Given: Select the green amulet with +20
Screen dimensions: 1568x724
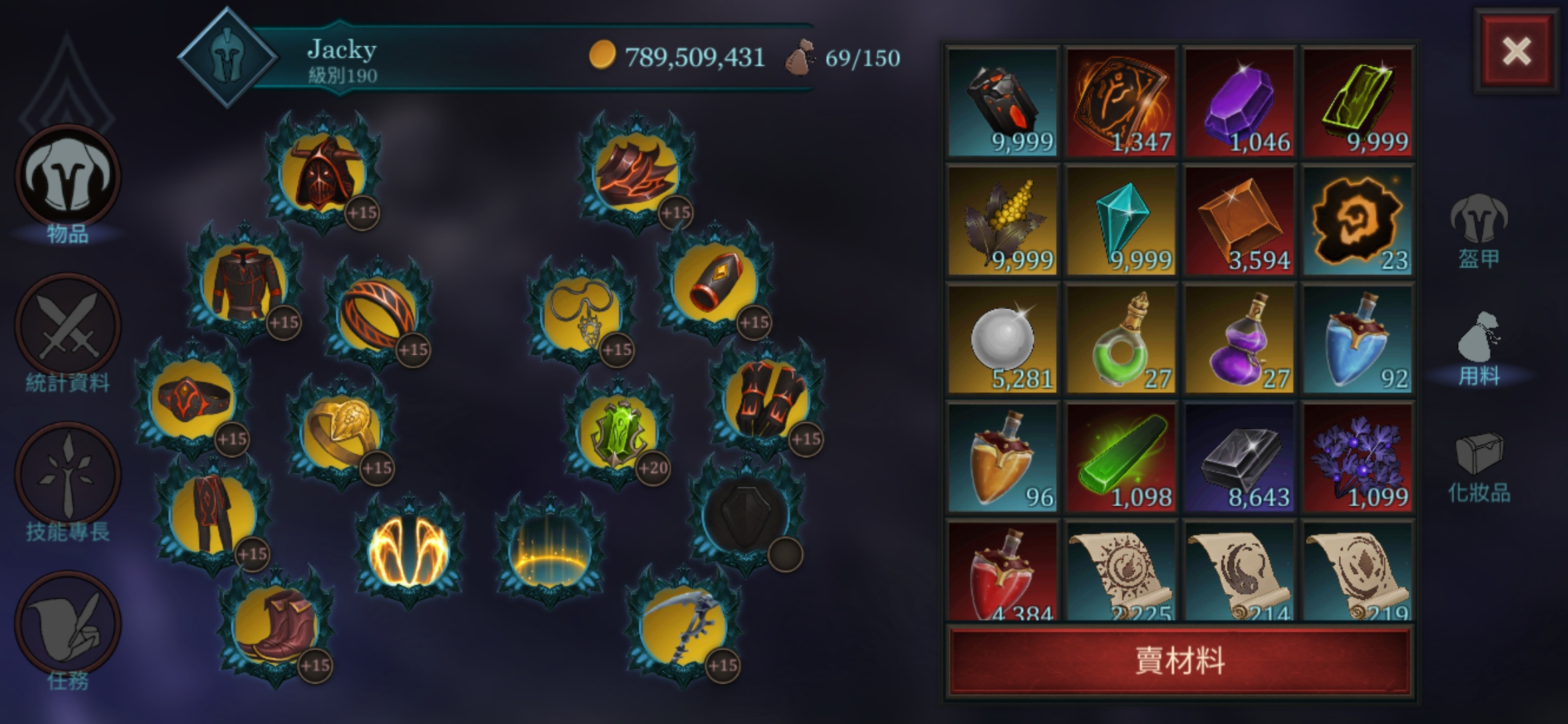Looking at the screenshot, I should (x=618, y=432).
